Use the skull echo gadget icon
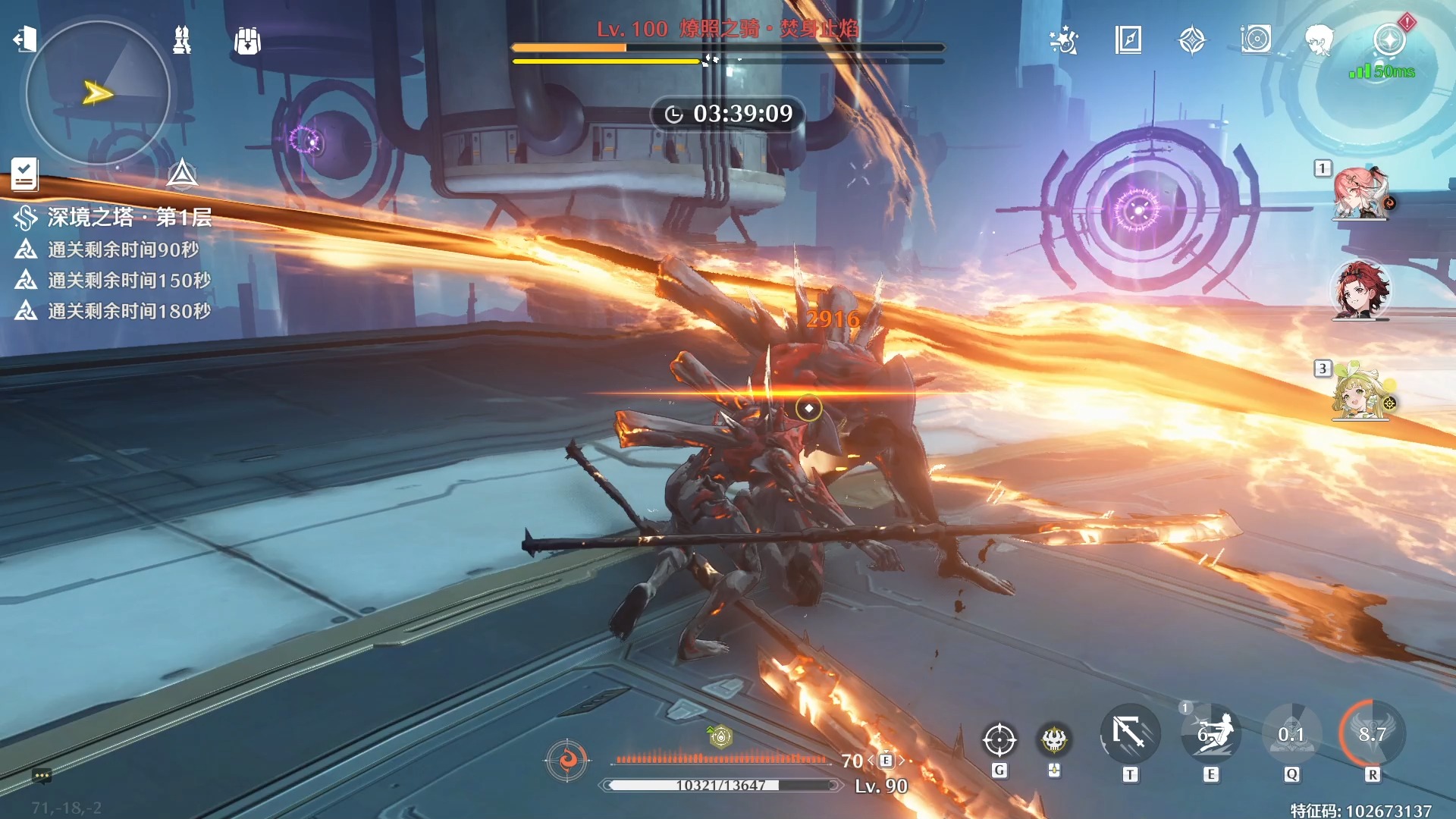Image resolution: width=1456 pixels, height=819 pixels. point(1054,739)
